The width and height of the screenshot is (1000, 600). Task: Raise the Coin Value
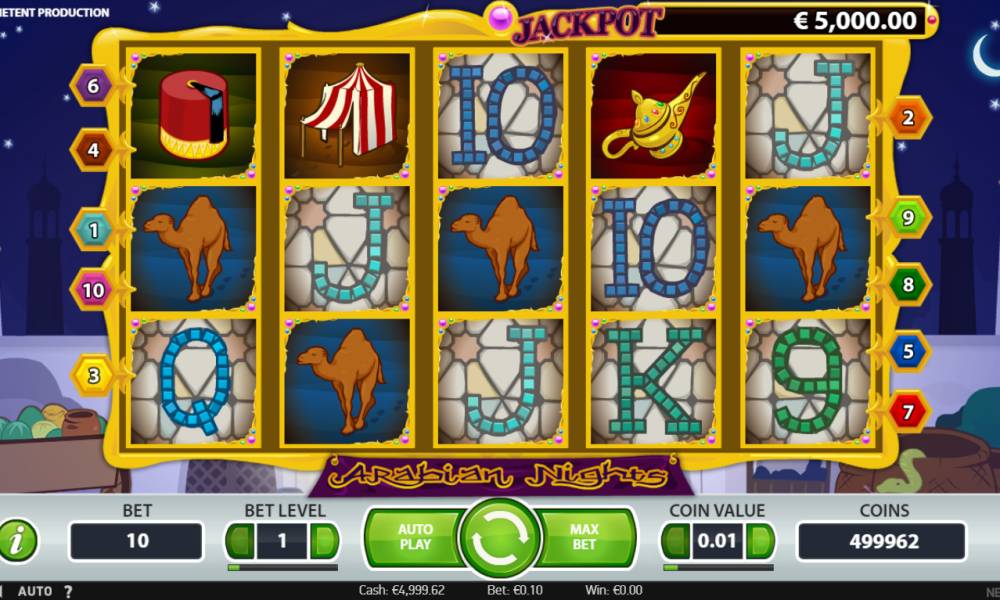tap(760, 541)
